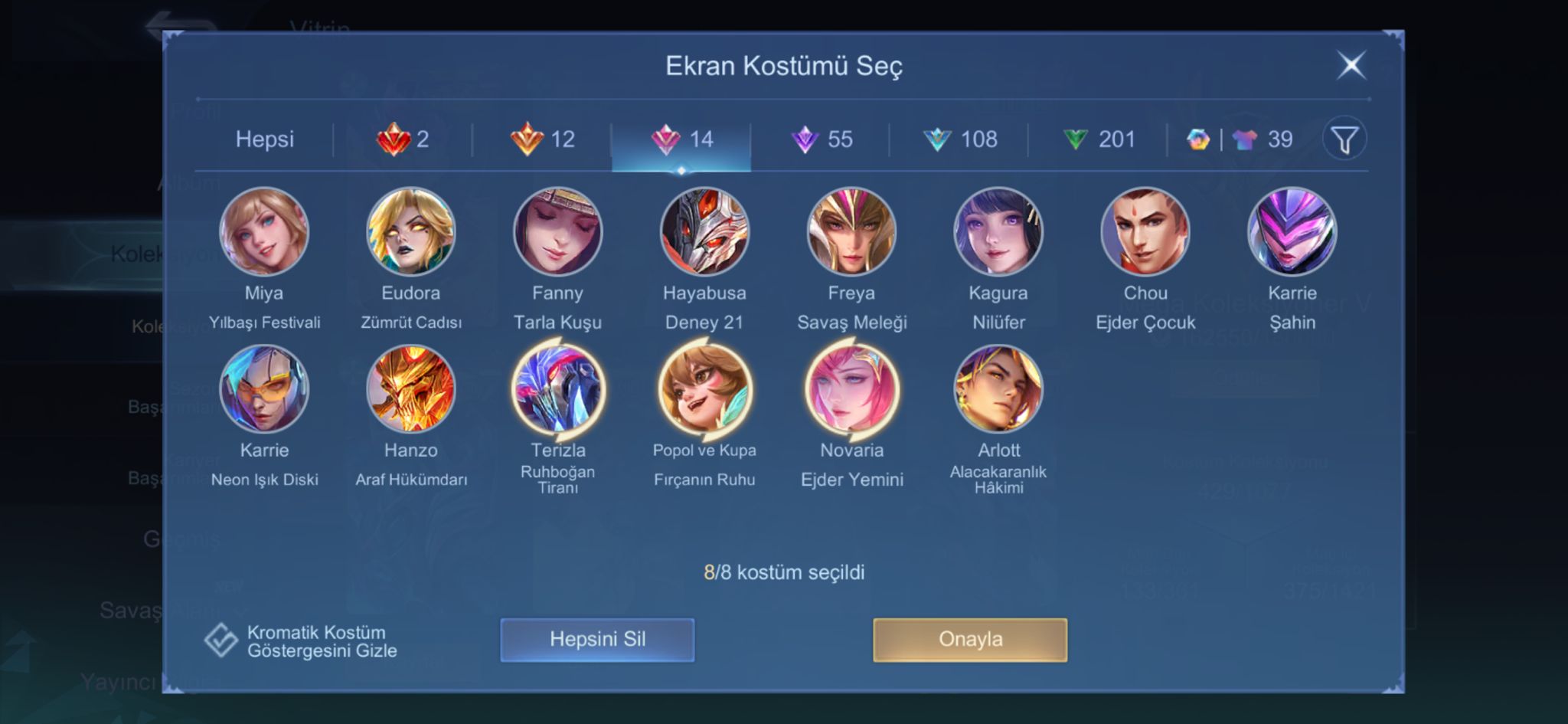Confirm the selection with Onayla
1568x724 pixels.
point(970,640)
